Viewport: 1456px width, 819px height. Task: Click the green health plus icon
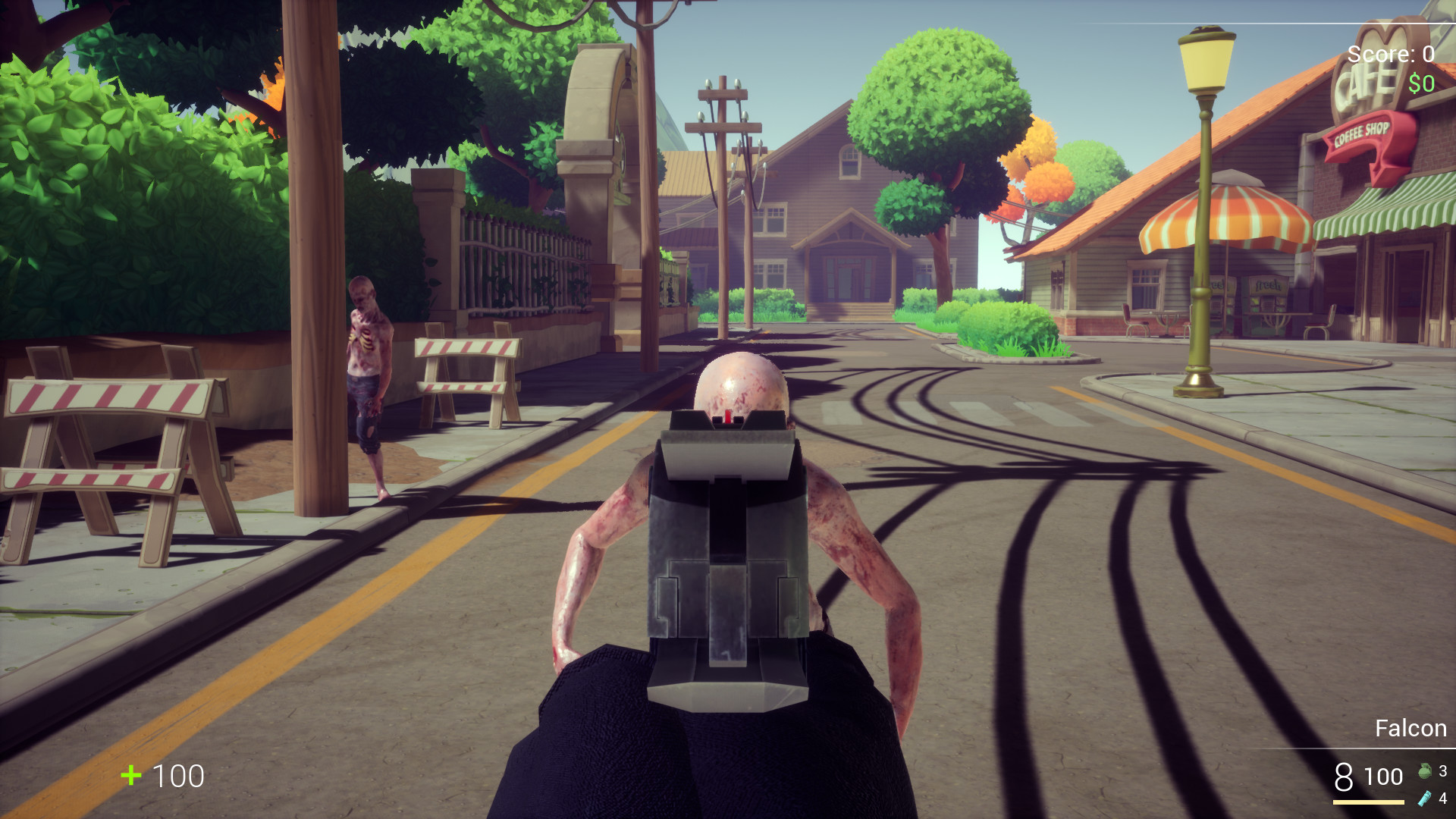click(x=130, y=777)
